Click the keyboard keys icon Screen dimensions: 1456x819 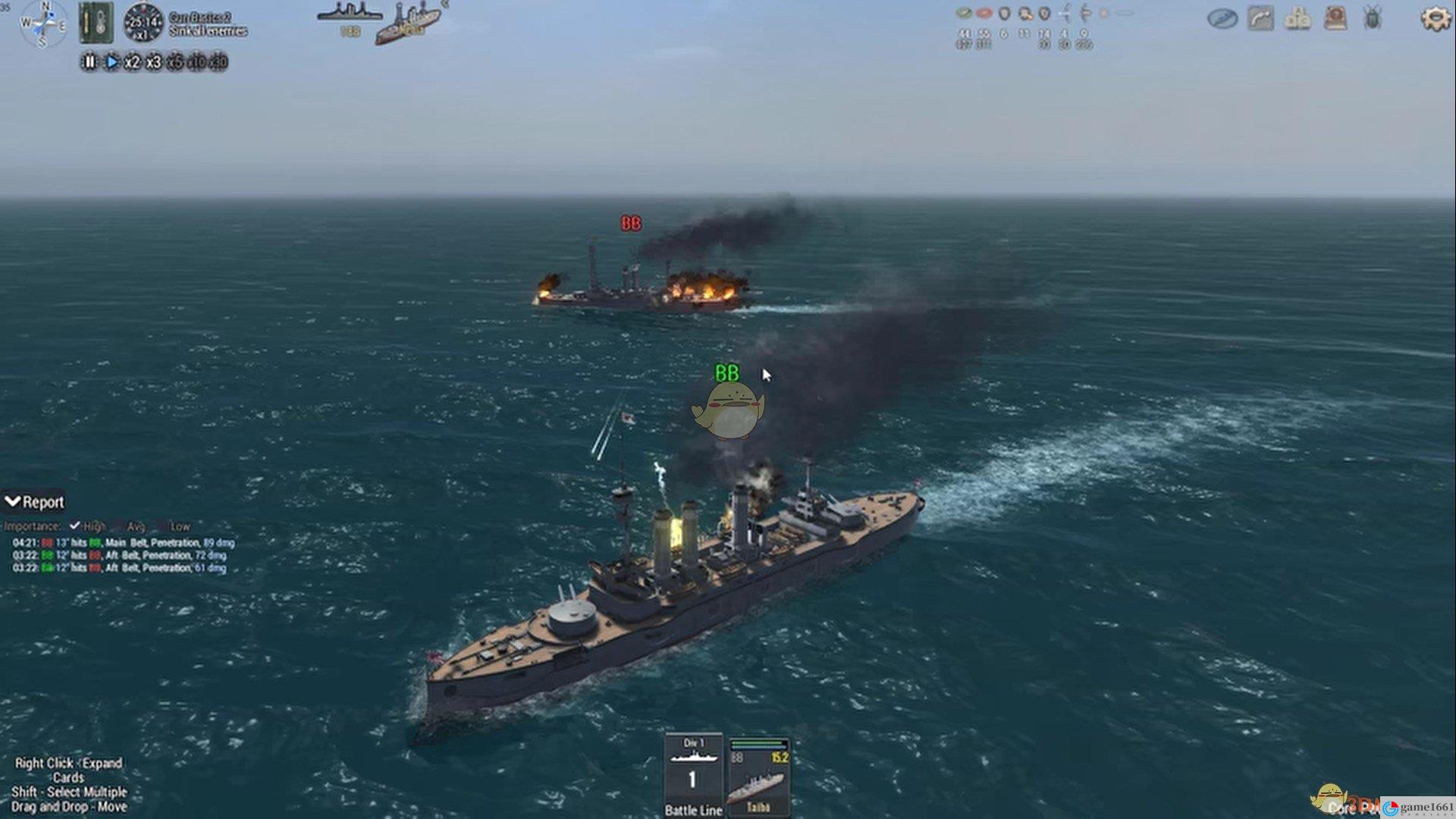click(1298, 18)
